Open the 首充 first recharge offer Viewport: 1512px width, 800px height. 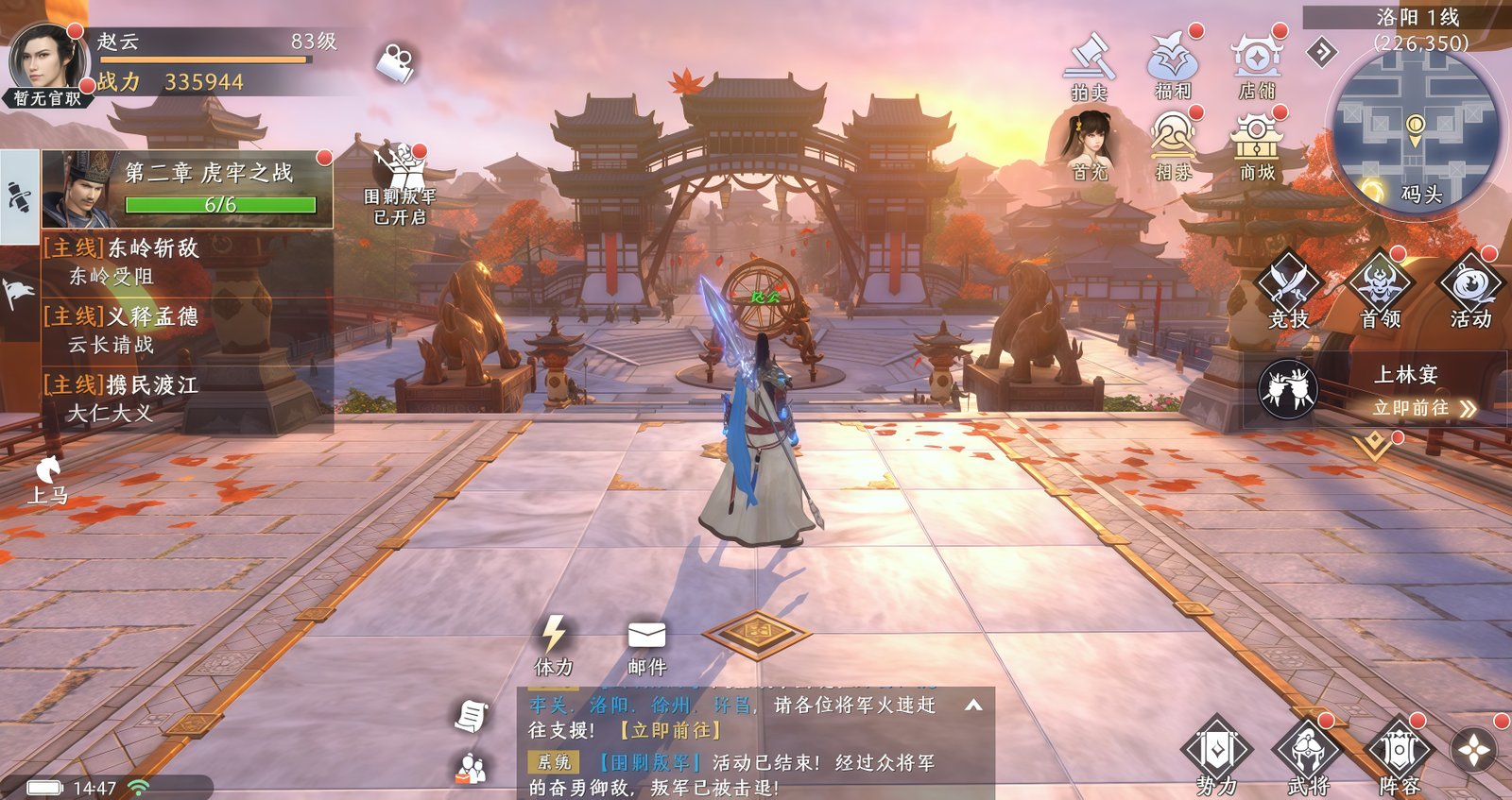1090,145
